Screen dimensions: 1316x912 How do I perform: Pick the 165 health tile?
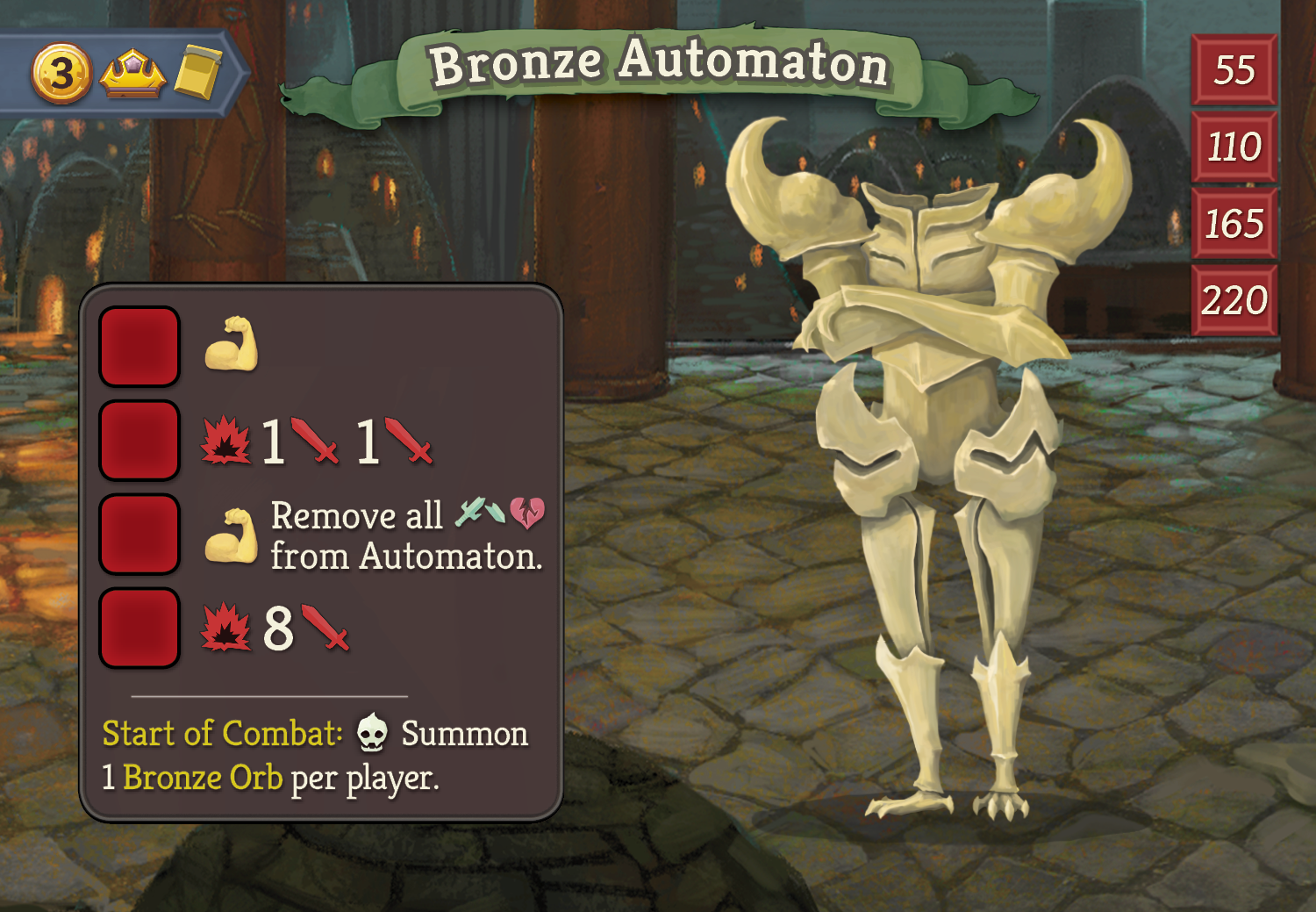(x=1234, y=224)
